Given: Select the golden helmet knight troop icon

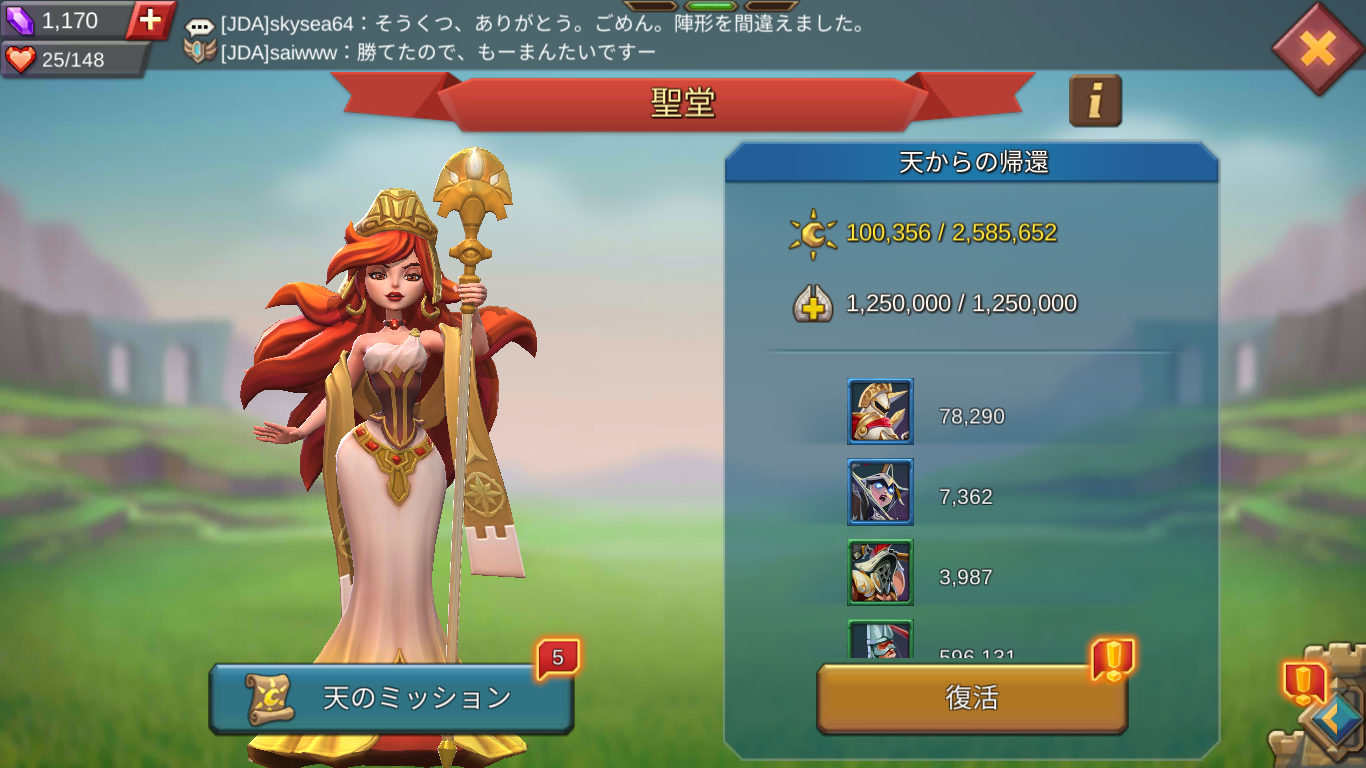Looking at the screenshot, I should coord(880,411).
